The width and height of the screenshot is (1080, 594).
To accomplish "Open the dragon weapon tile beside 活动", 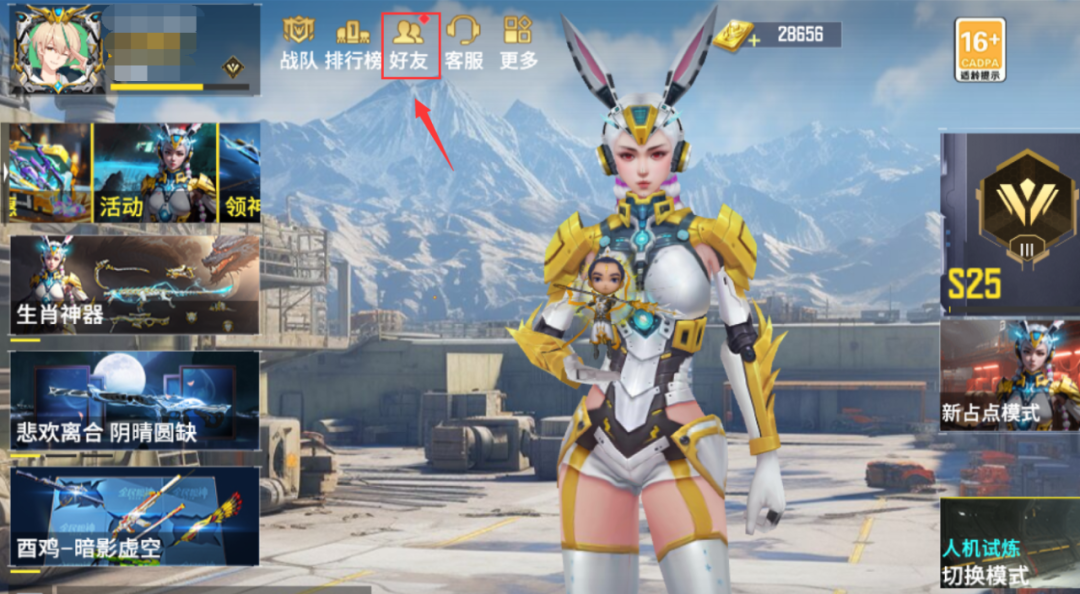I will (x=48, y=173).
